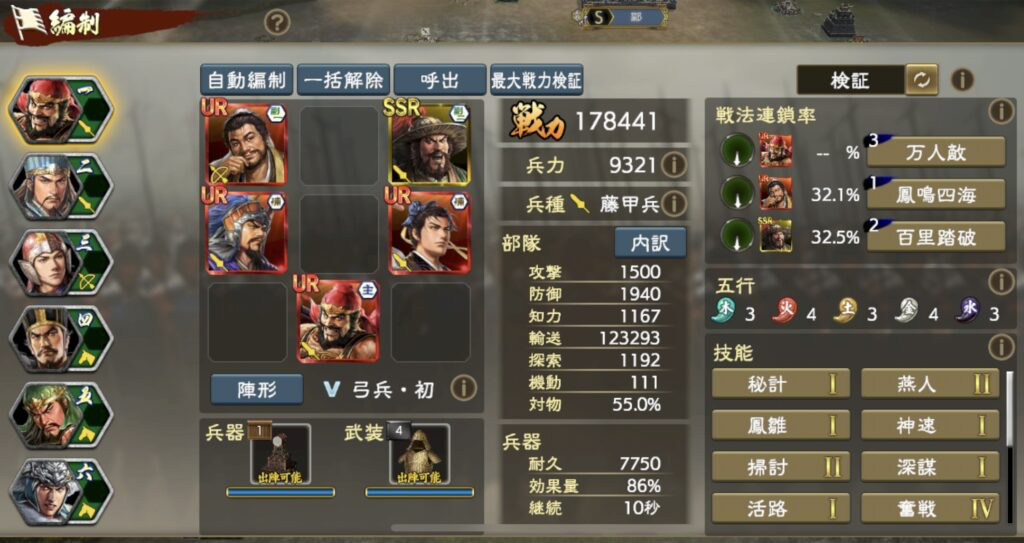Select the red-bandana main general card

(338, 320)
